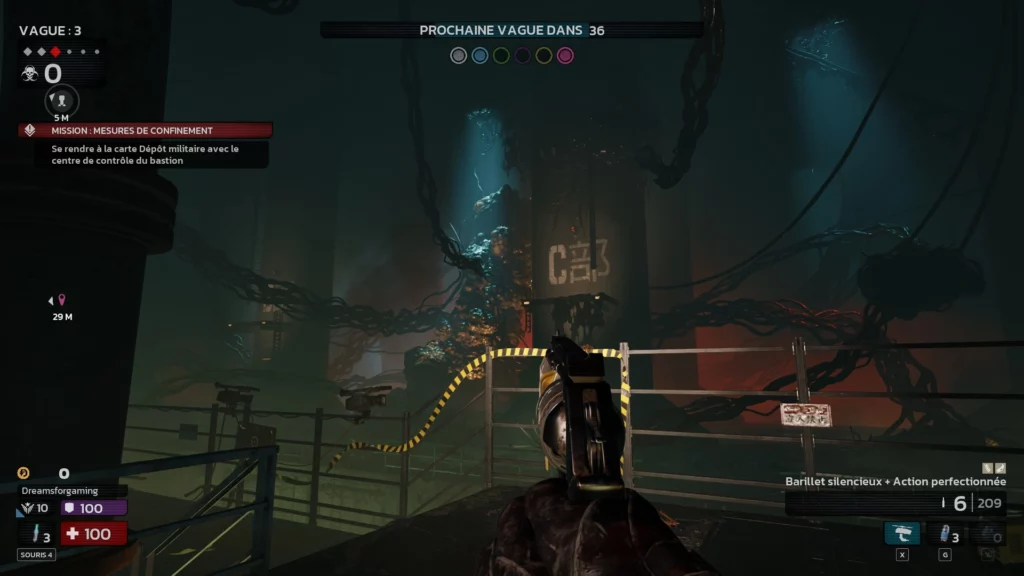Viewport: 1024px width, 576px height.
Task: Open the Mesures de confinement mission tracker
Action: pos(145,130)
